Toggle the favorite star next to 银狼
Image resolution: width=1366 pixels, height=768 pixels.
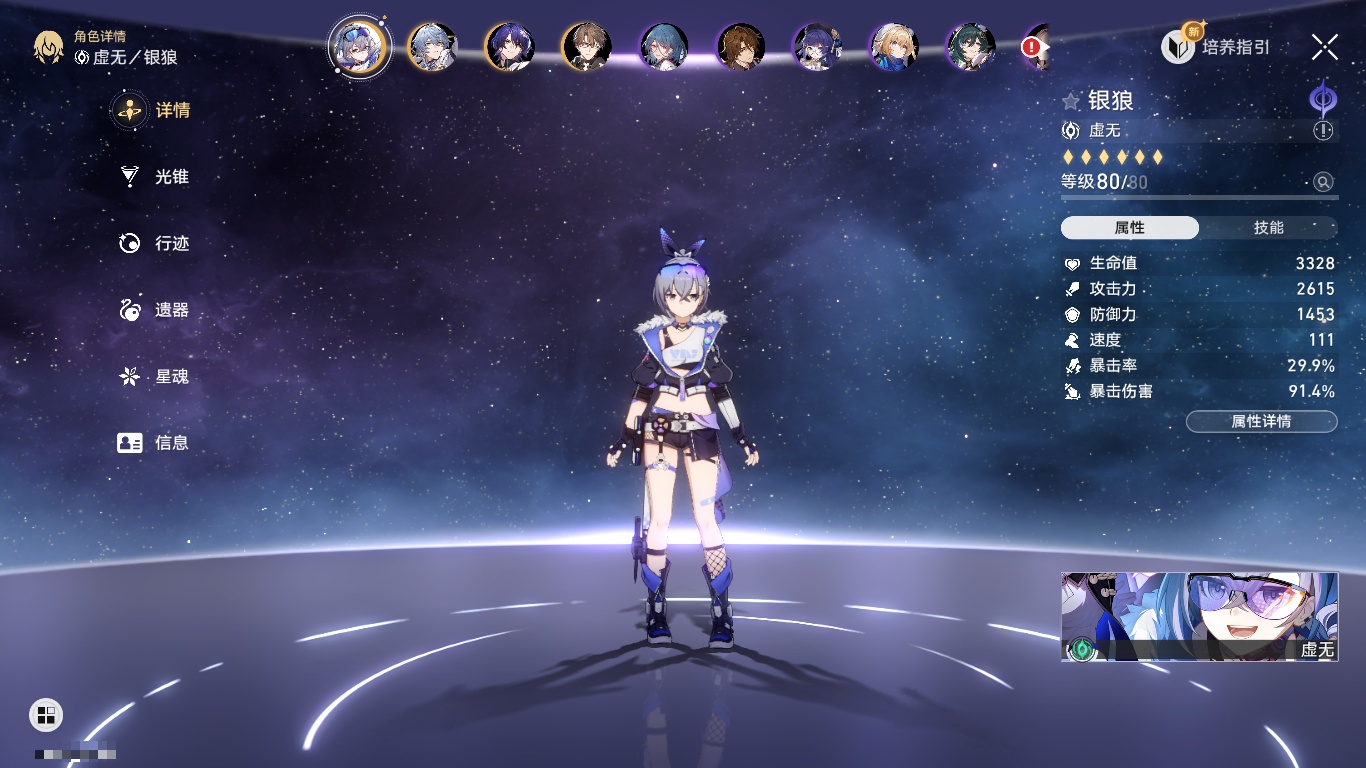1071,101
